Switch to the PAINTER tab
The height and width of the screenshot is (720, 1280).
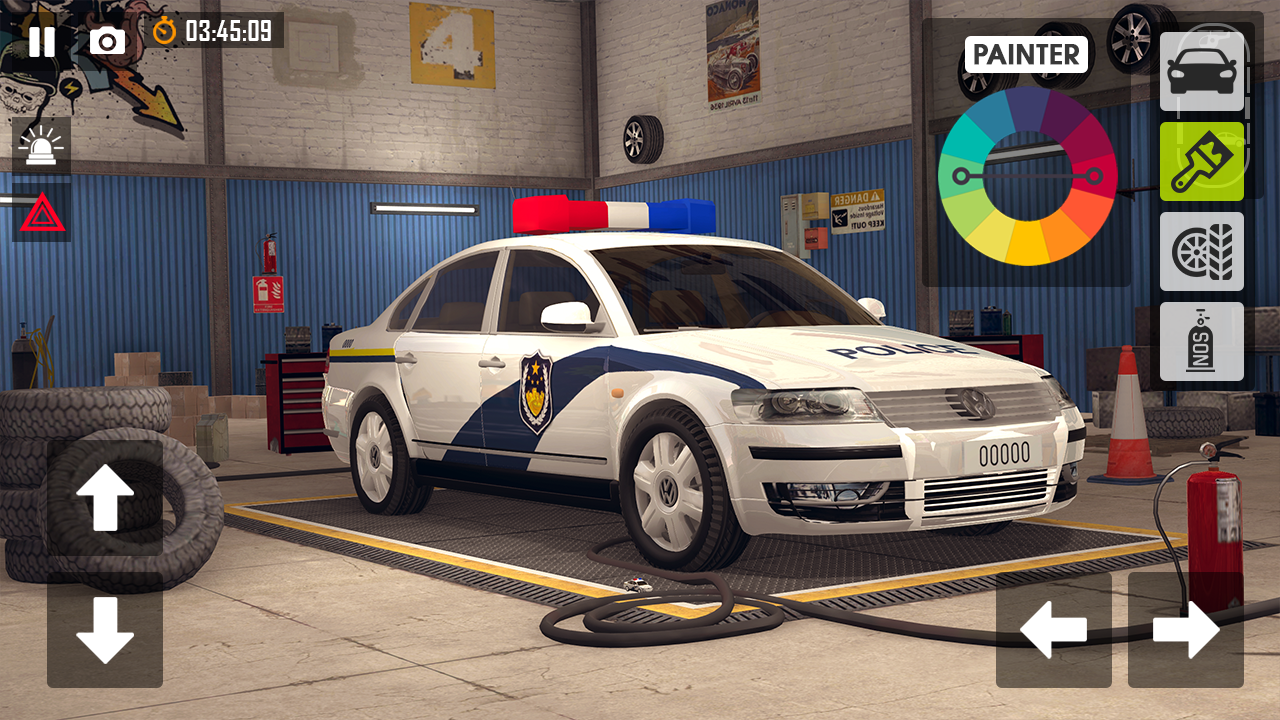(x=1026, y=54)
